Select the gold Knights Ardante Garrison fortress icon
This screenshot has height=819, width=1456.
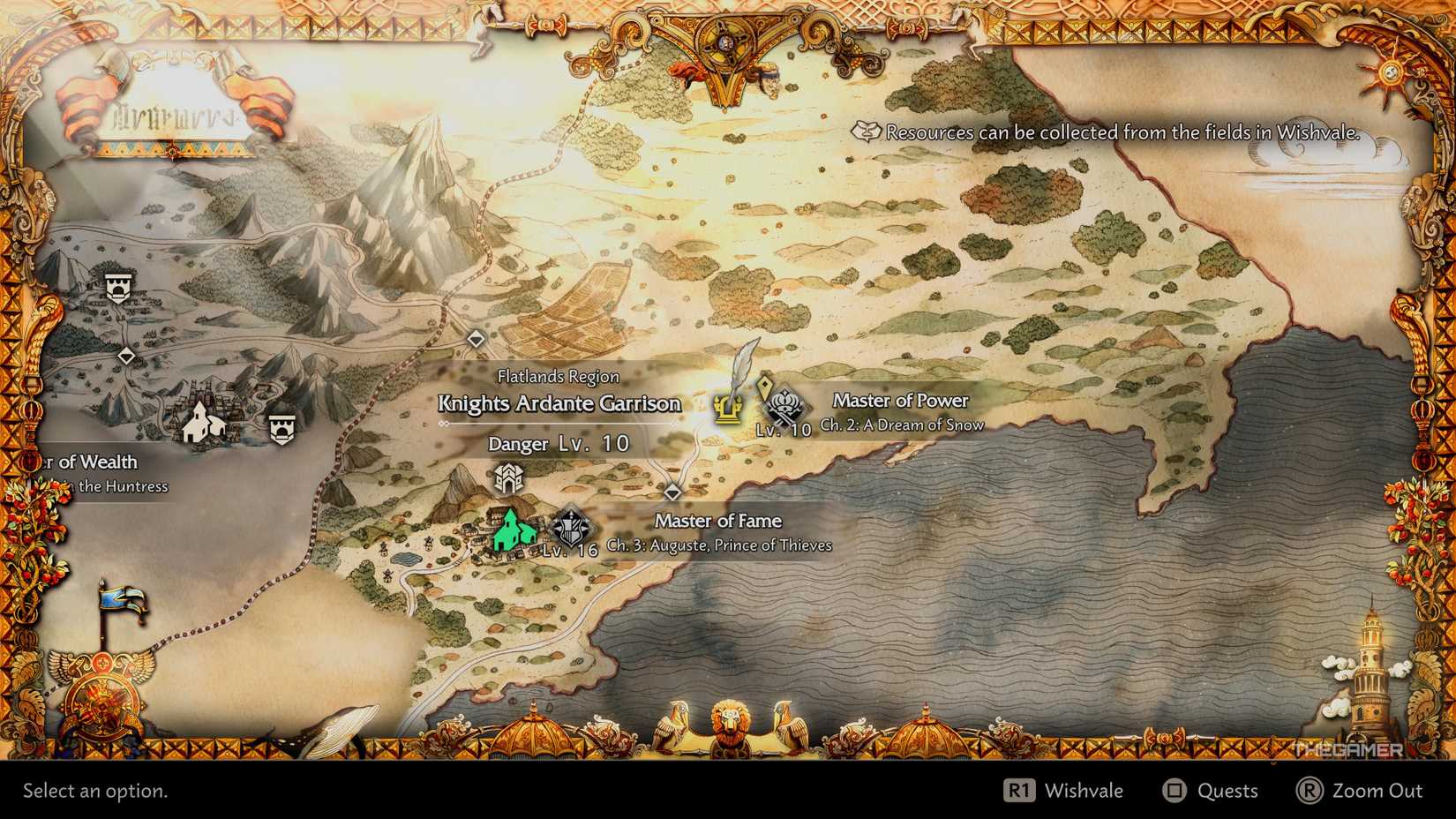point(725,408)
